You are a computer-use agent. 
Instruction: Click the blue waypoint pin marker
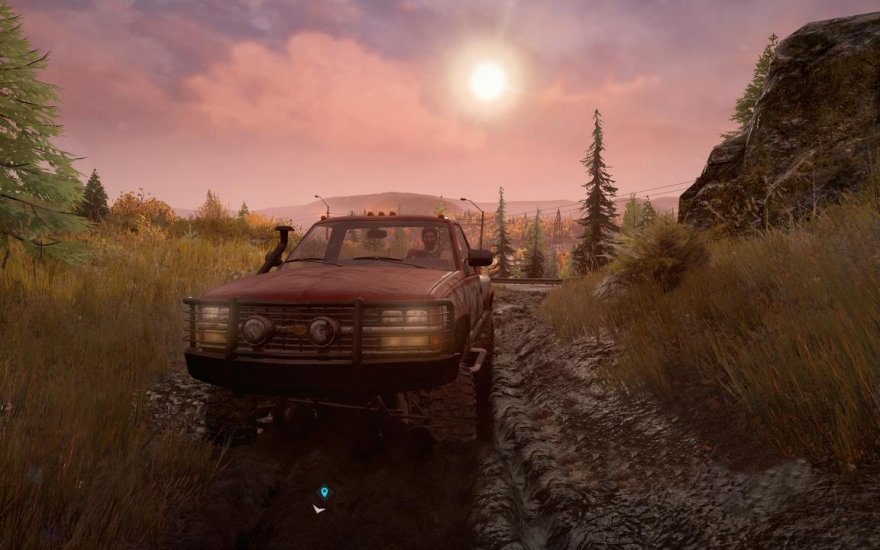click(324, 492)
